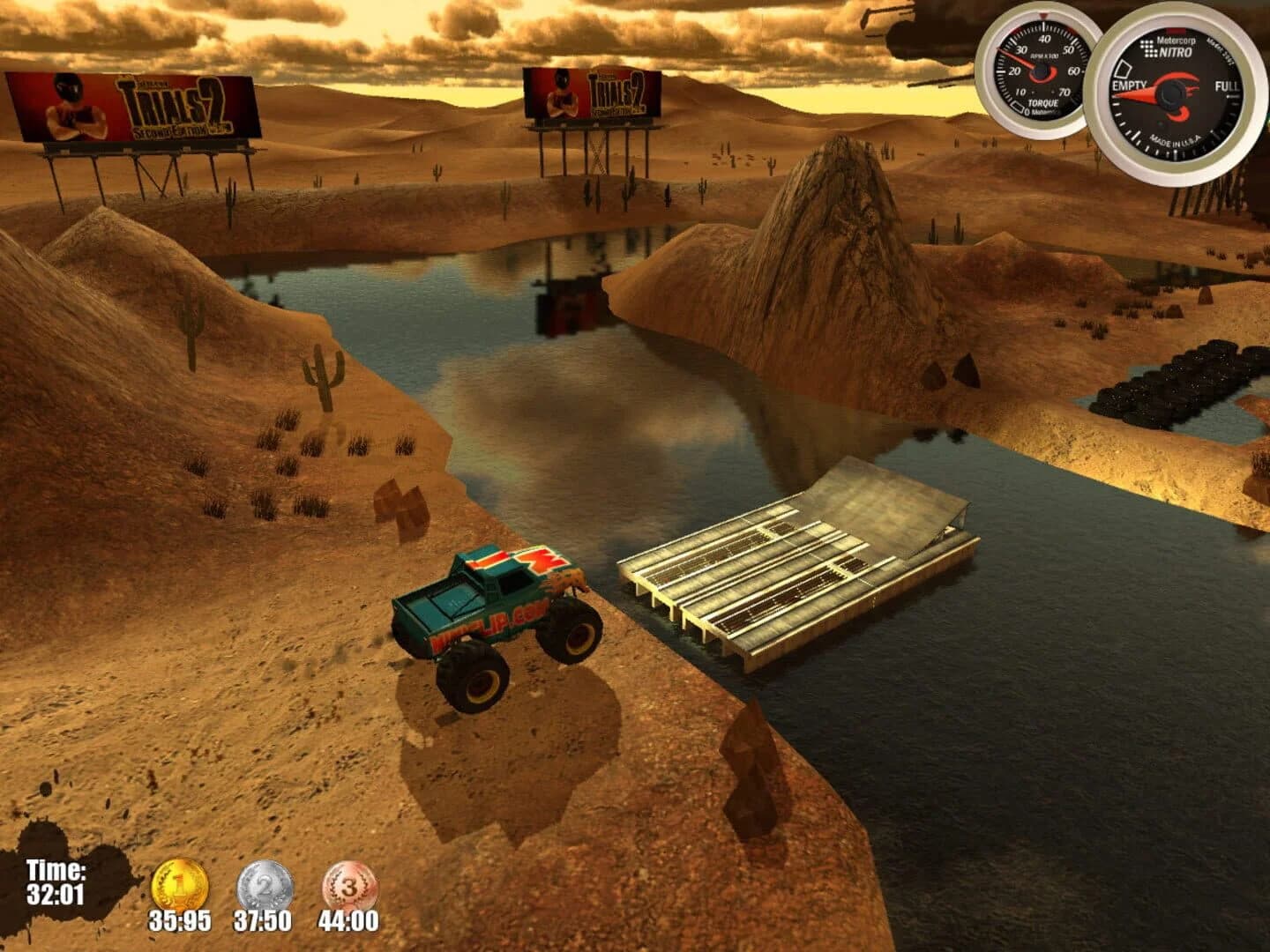Open the gauge cluster details
This screenshot has width=1270, height=952.
click(x=1120, y=88)
